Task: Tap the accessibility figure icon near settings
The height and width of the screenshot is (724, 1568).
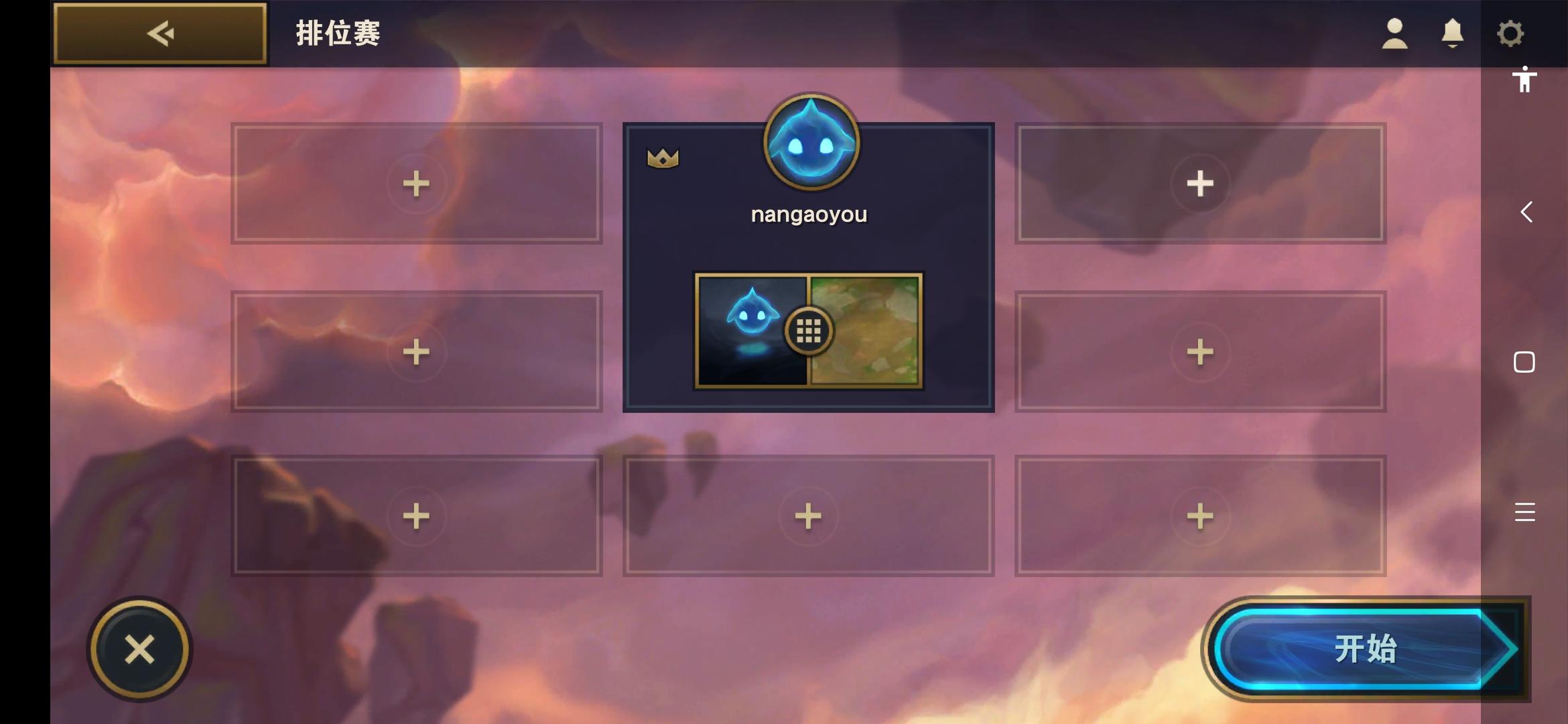Action: [x=1524, y=78]
